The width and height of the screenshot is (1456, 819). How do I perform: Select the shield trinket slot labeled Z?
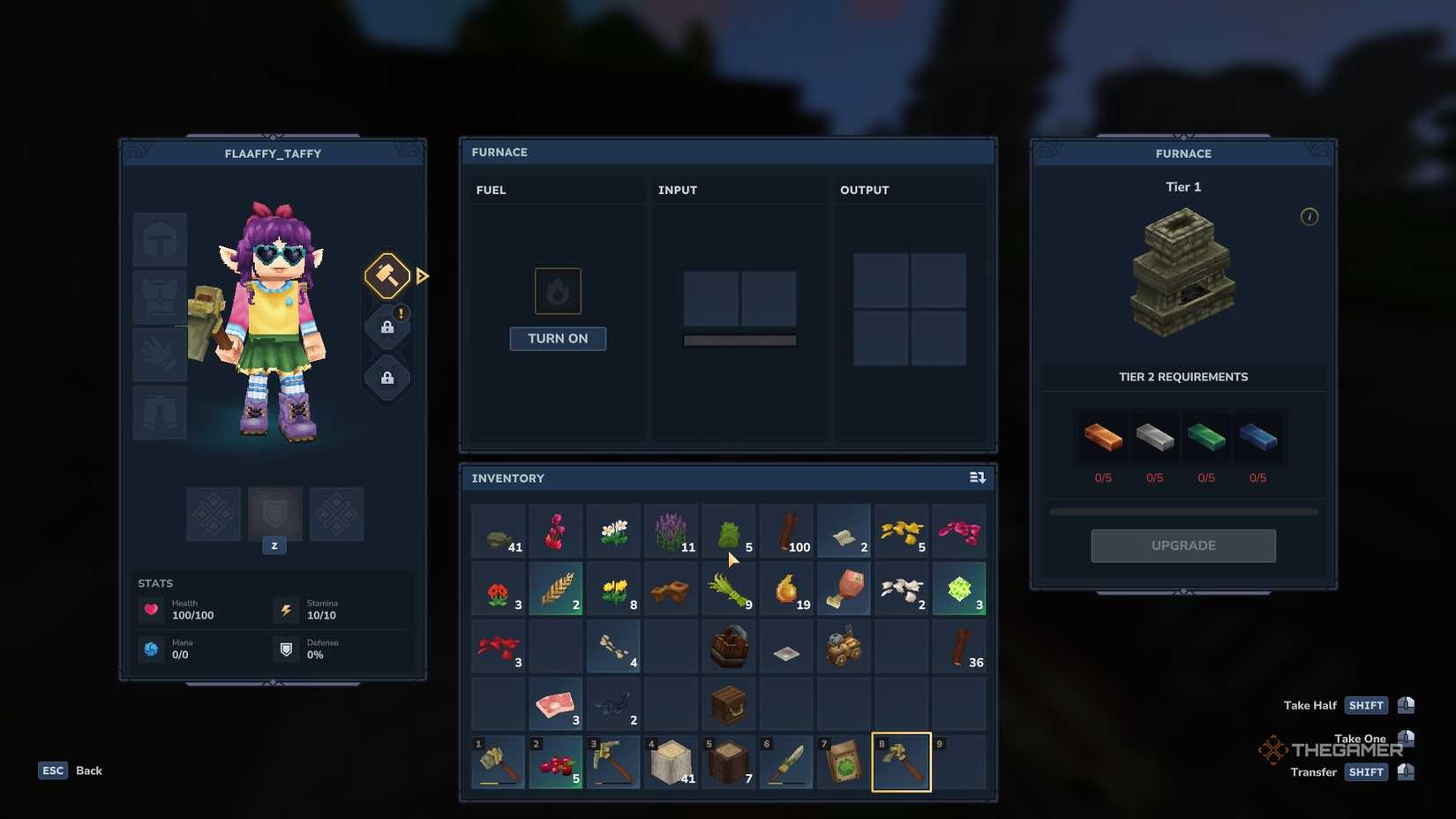(x=274, y=515)
